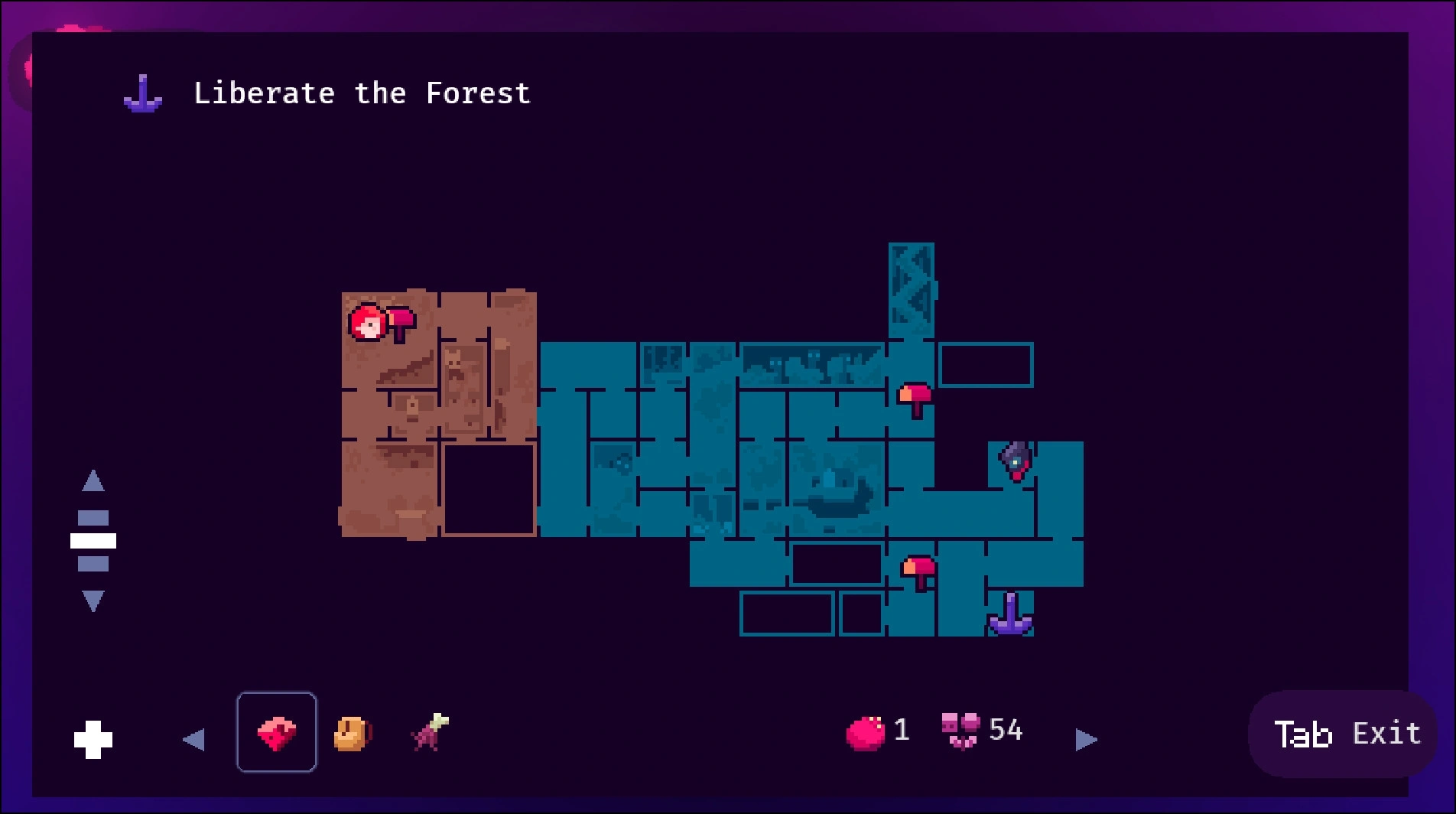The image size is (1456, 814).
Task: Select the highlighted white floor level bar
Action: click(93, 541)
